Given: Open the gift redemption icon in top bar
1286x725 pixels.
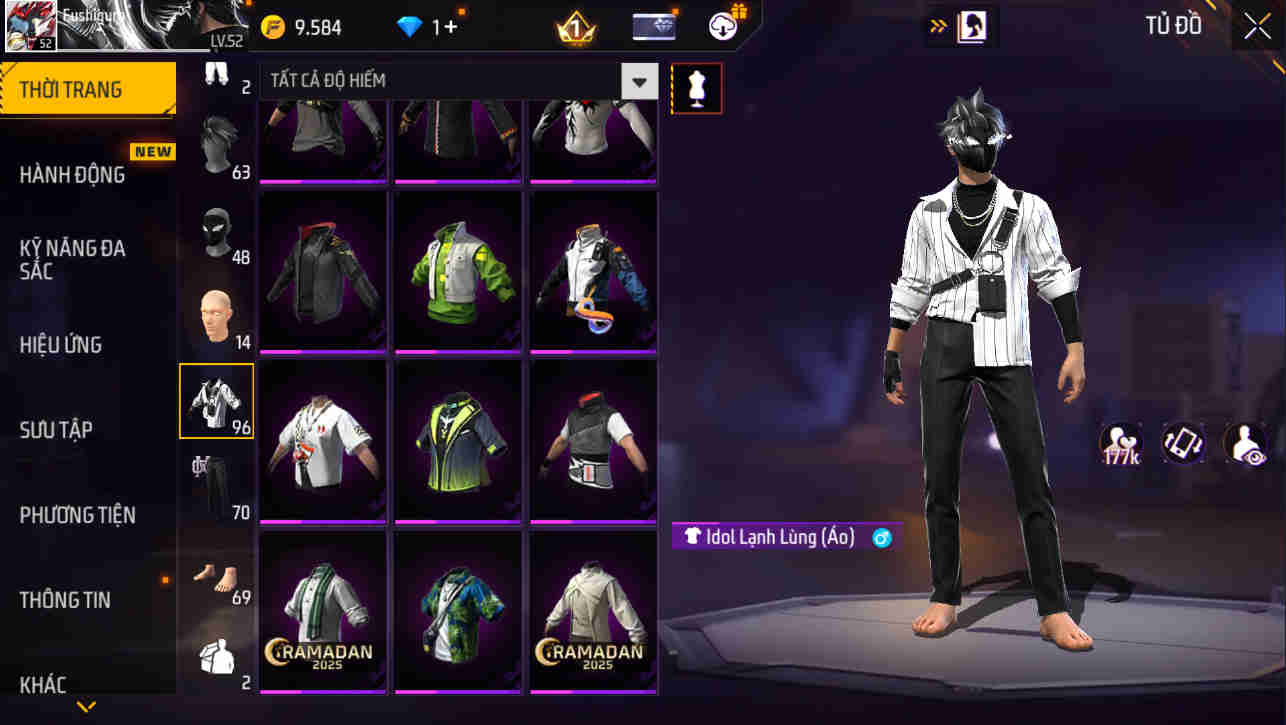Looking at the screenshot, I should (722, 25).
